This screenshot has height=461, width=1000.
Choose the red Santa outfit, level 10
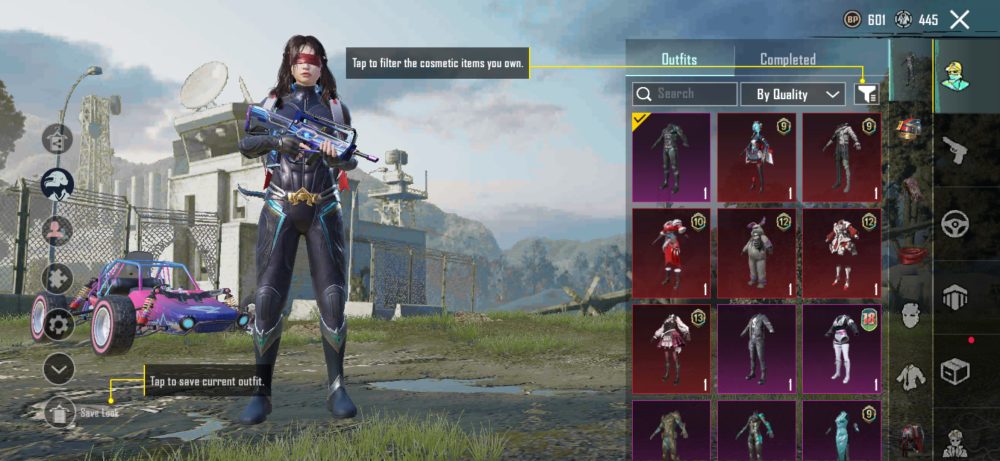tap(671, 254)
